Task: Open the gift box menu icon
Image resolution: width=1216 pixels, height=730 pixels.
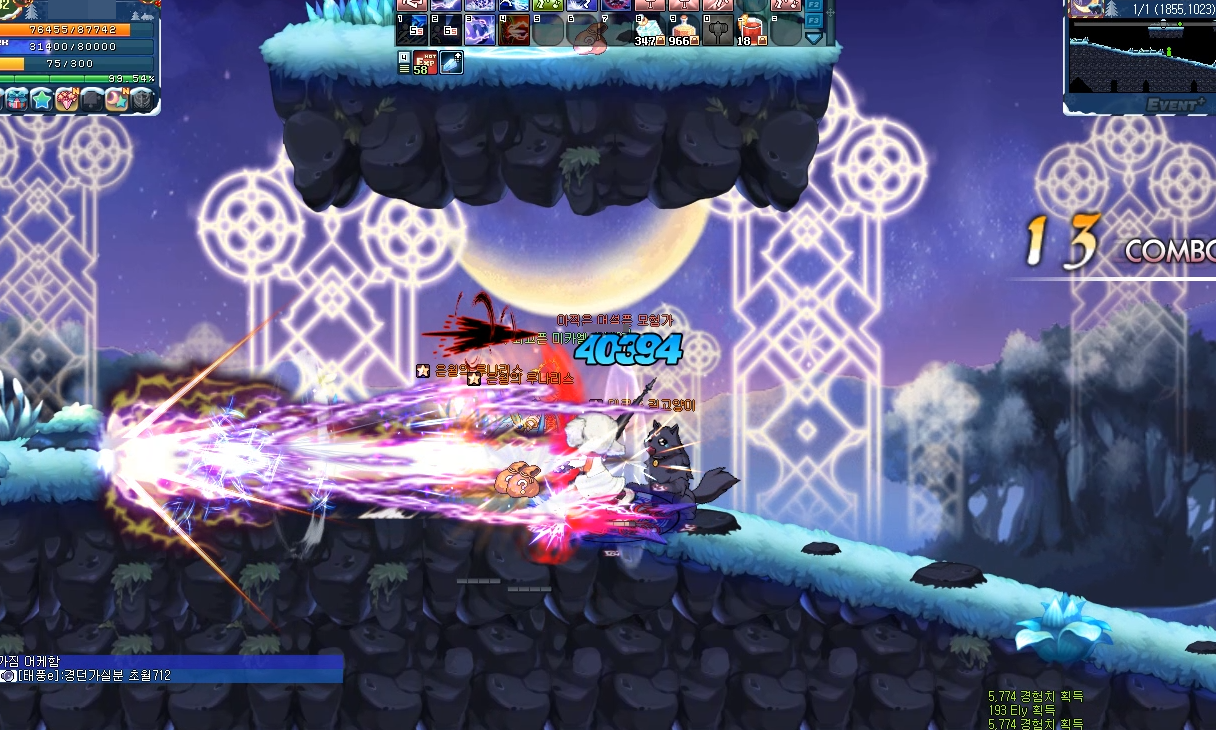Action: tap(15, 99)
